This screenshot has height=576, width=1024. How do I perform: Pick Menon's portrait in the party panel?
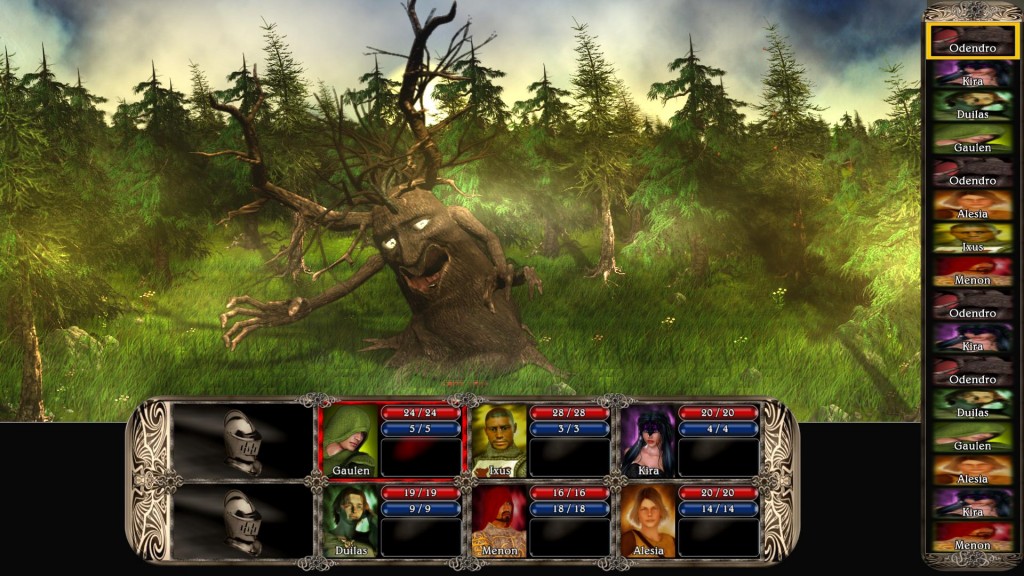tap(499, 520)
